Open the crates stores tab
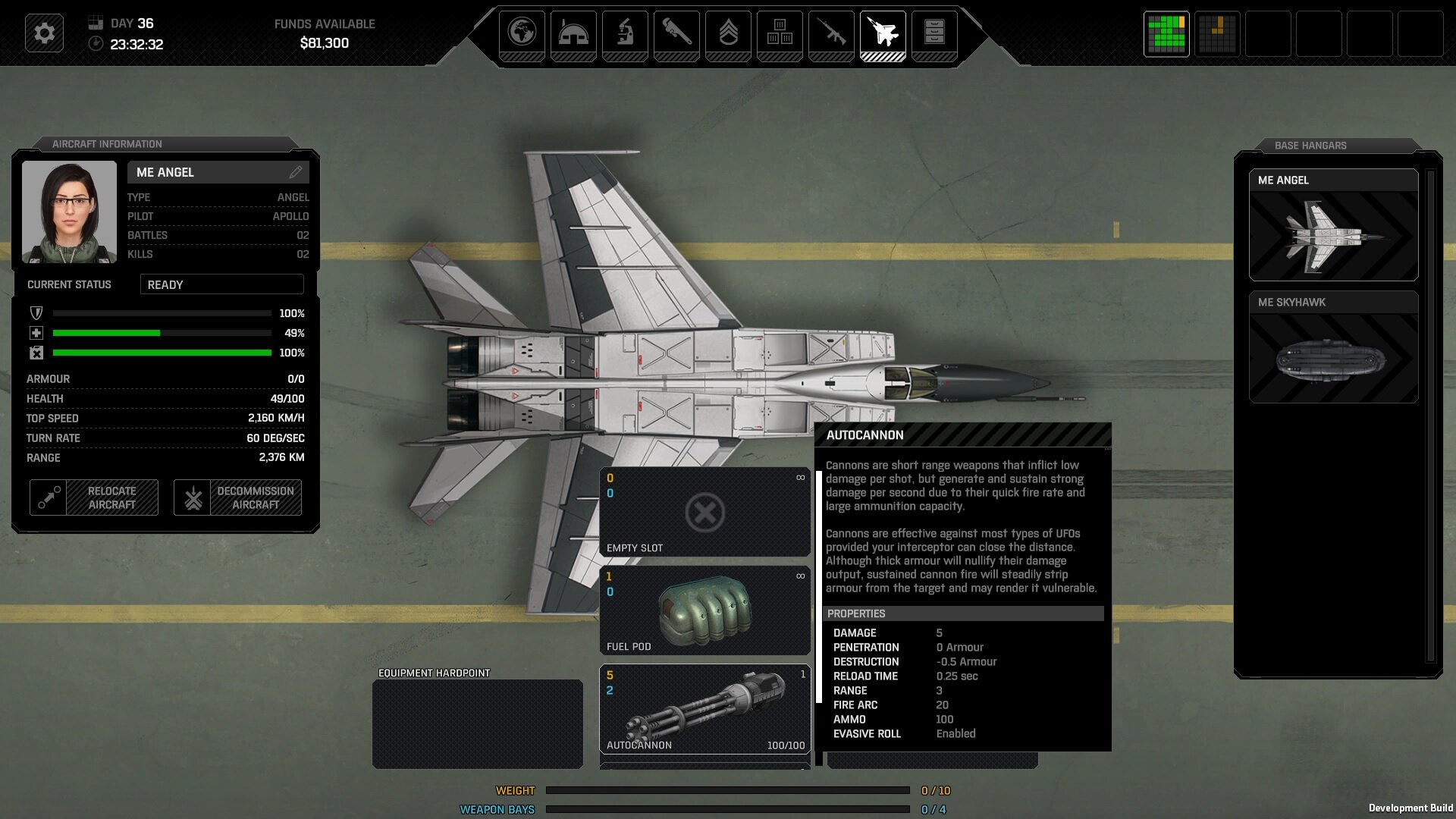 coord(780,33)
